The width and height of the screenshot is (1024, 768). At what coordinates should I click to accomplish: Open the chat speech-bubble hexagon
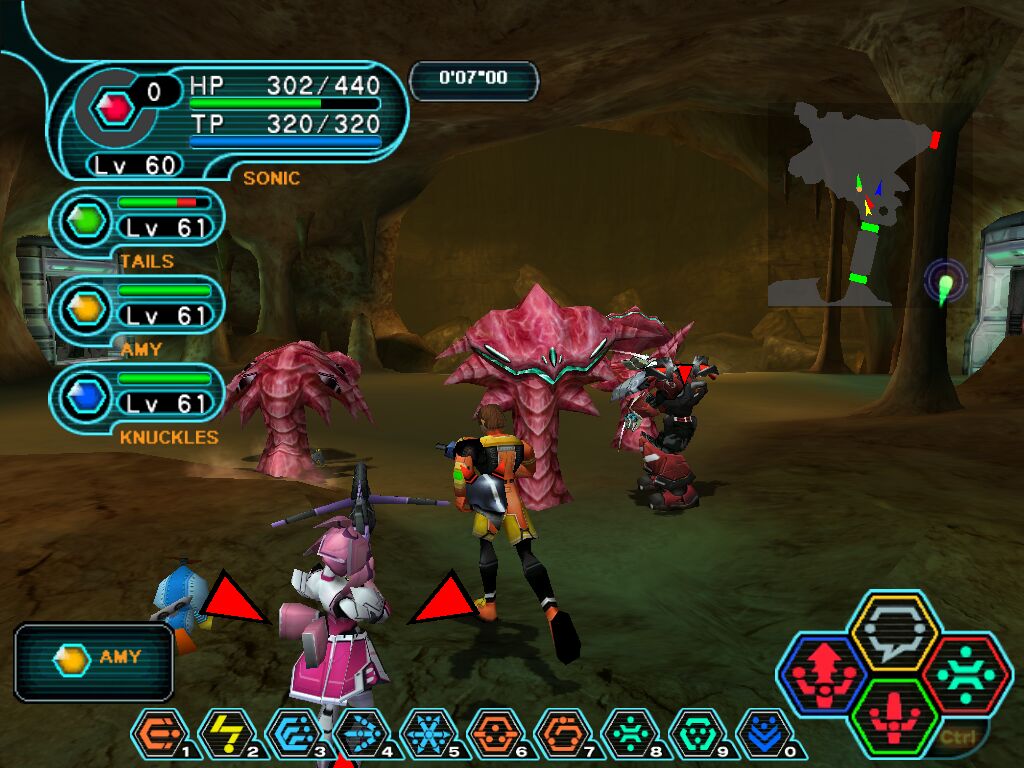pyautogui.click(x=892, y=632)
